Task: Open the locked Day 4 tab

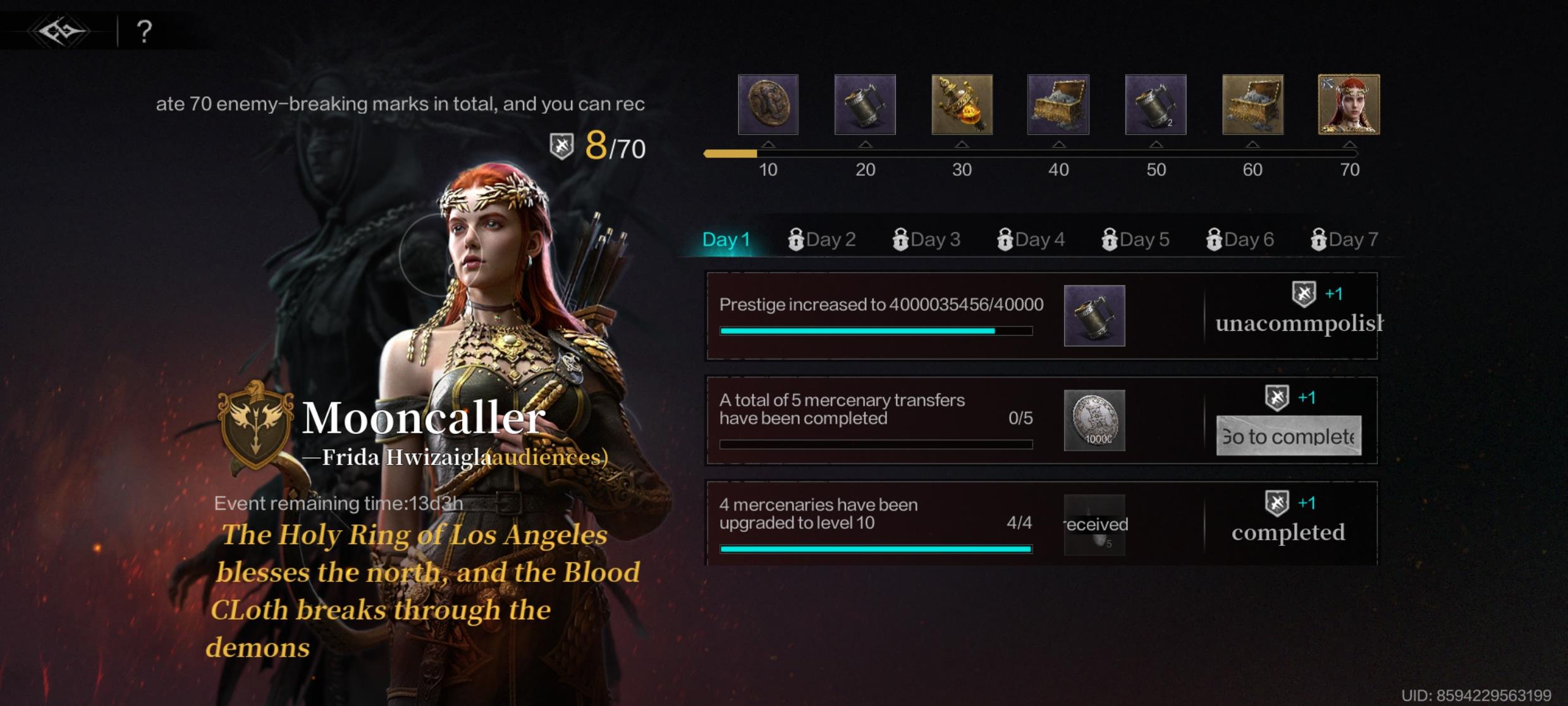Action: click(1031, 240)
